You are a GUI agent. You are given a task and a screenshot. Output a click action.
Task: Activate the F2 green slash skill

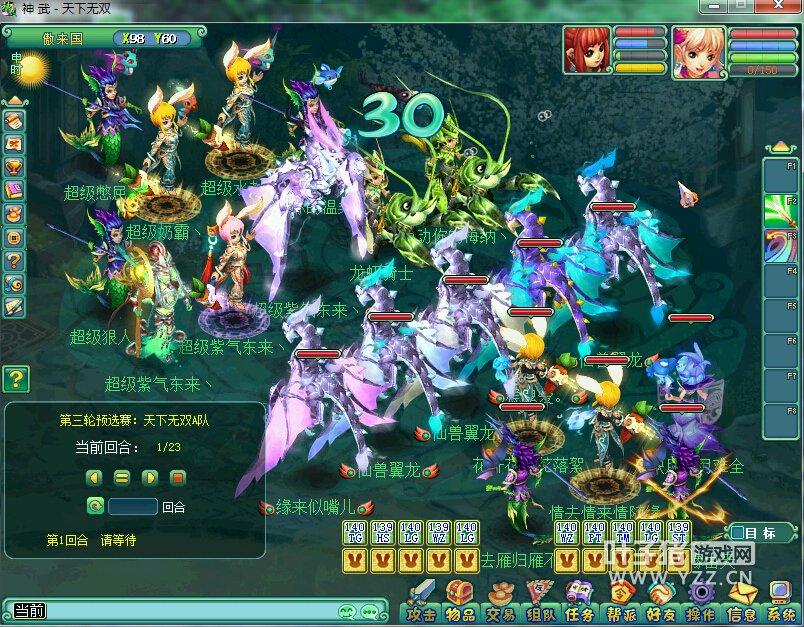point(781,212)
